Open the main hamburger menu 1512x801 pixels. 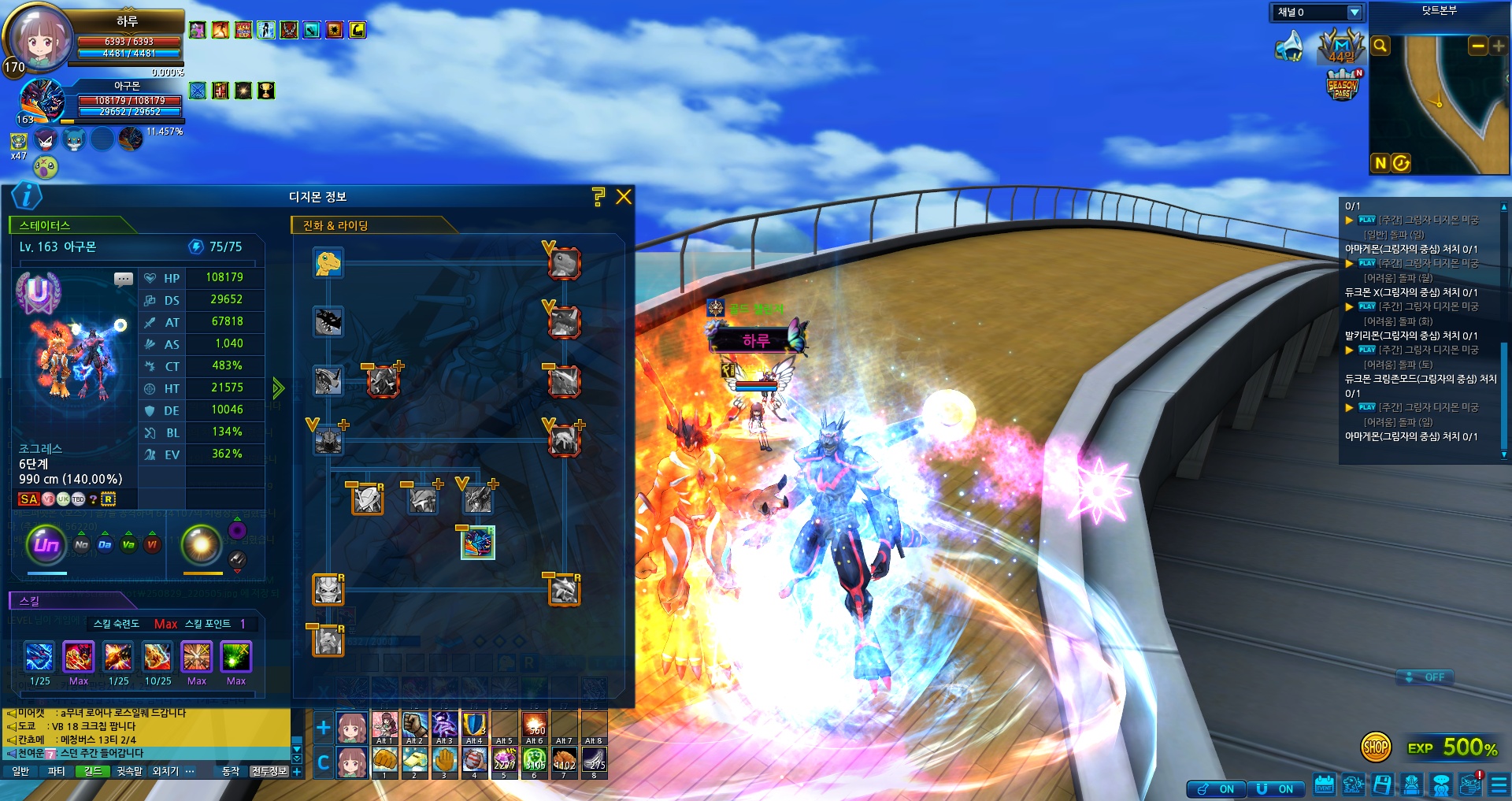point(1499,785)
